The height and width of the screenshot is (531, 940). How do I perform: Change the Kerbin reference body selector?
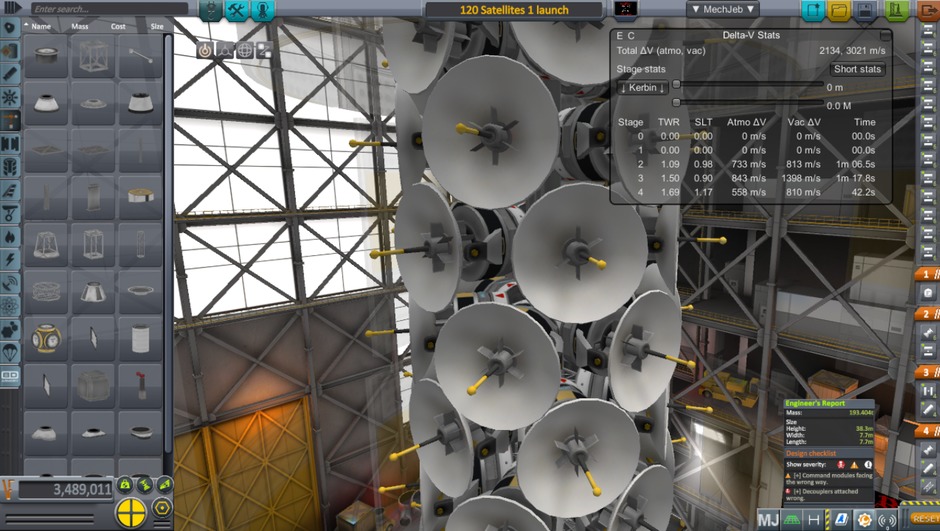(x=643, y=88)
